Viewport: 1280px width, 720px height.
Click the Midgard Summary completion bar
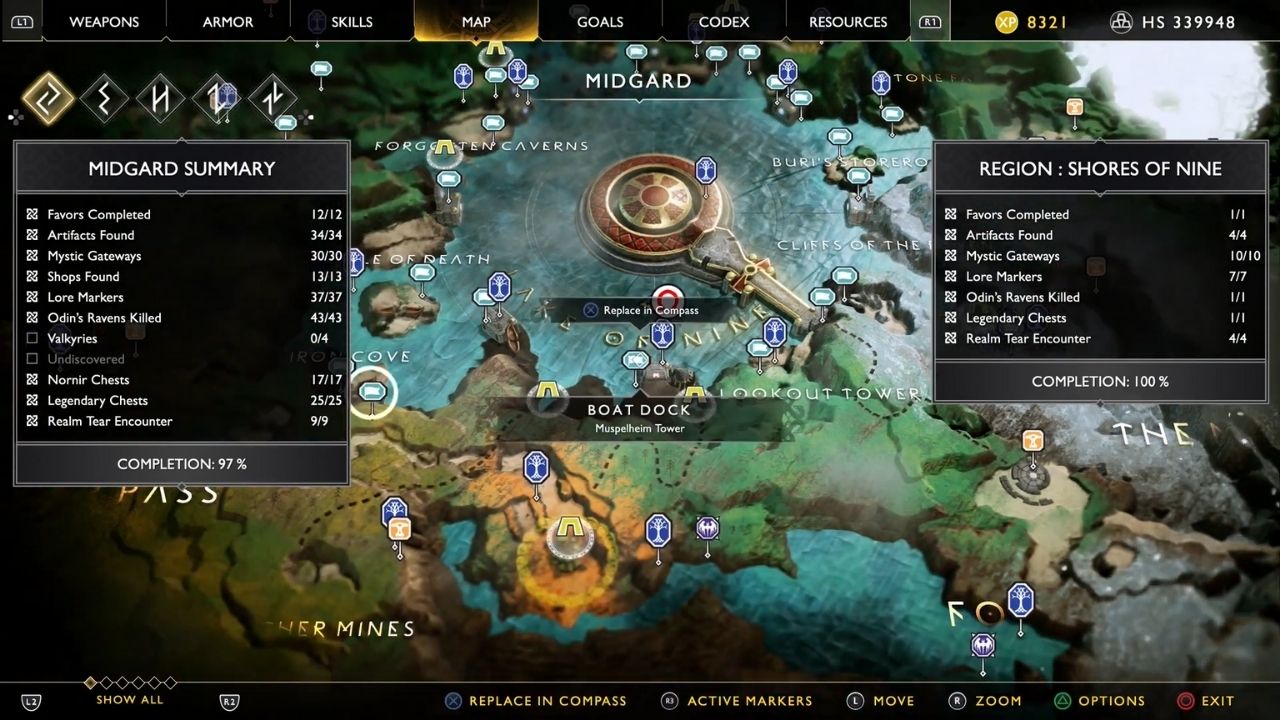point(181,464)
